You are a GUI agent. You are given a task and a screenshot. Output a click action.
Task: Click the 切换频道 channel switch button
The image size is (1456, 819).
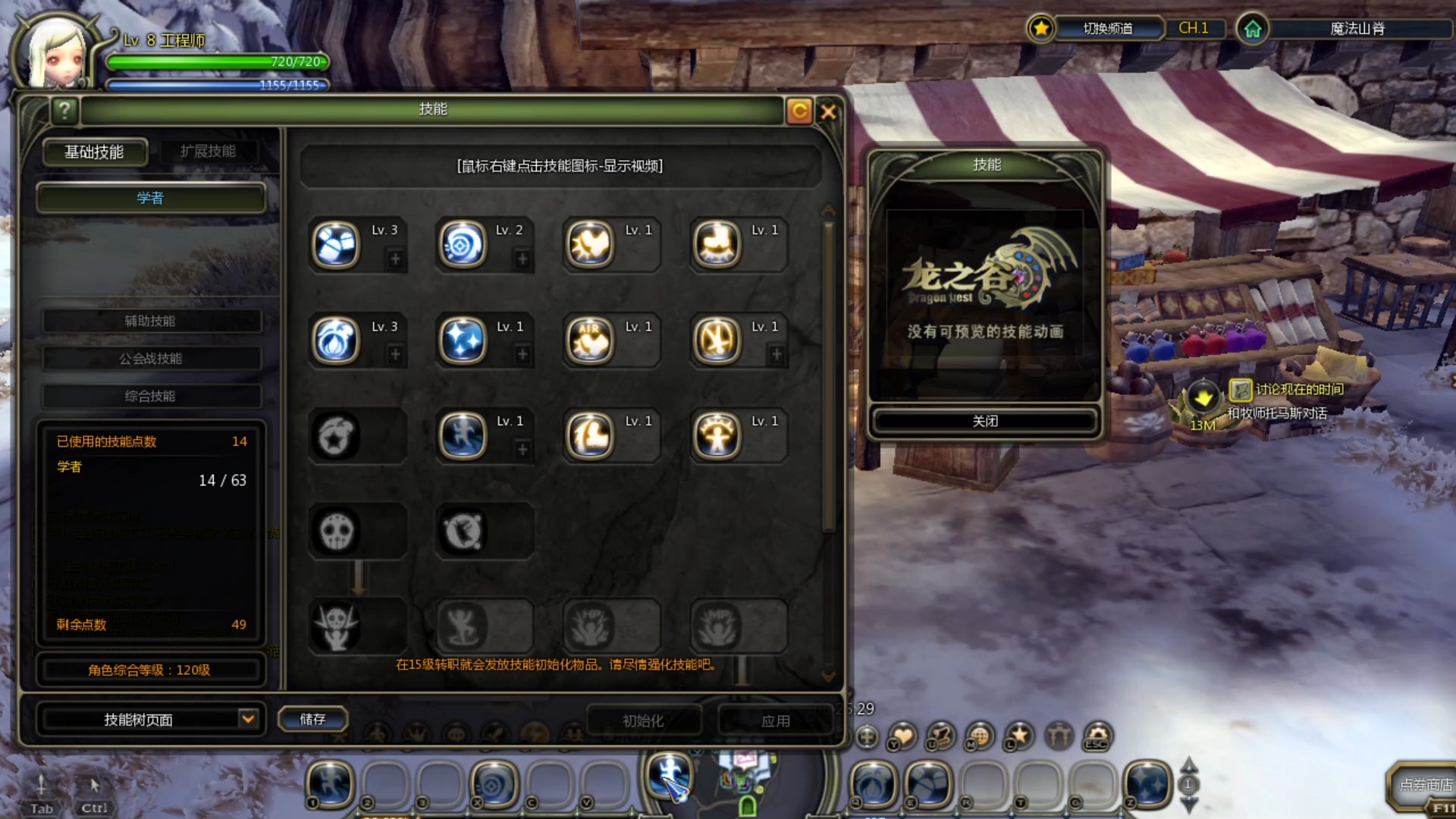tap(1108, 29)
